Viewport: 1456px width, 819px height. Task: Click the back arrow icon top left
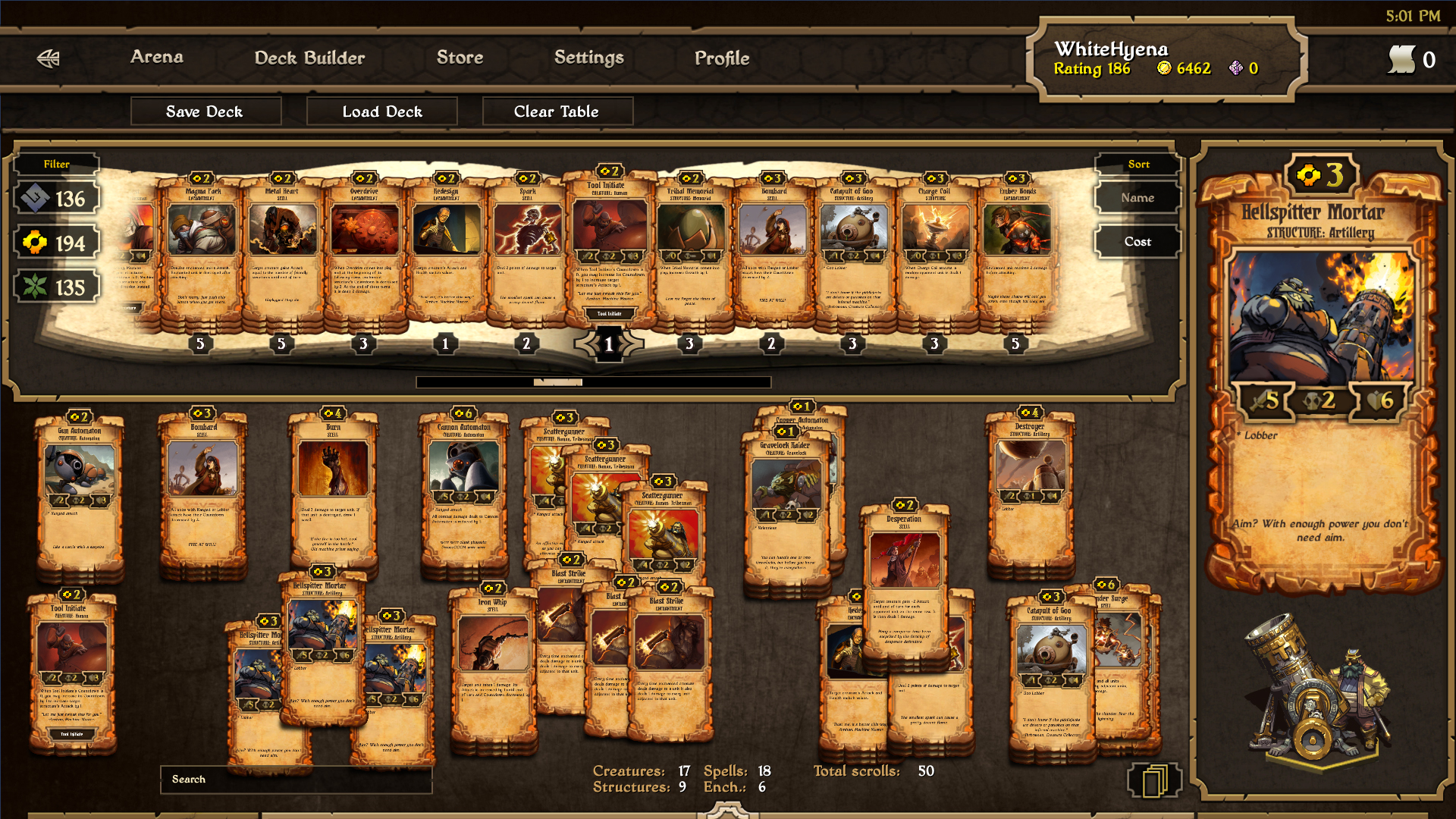tap(47, 57)
